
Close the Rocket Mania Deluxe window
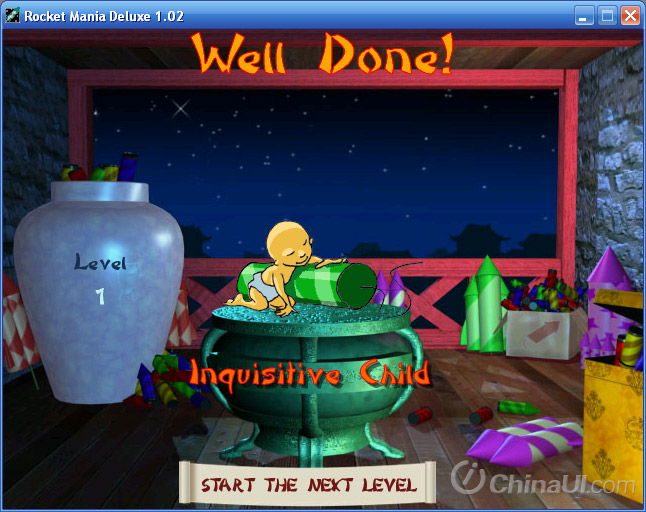coord(630,15)
